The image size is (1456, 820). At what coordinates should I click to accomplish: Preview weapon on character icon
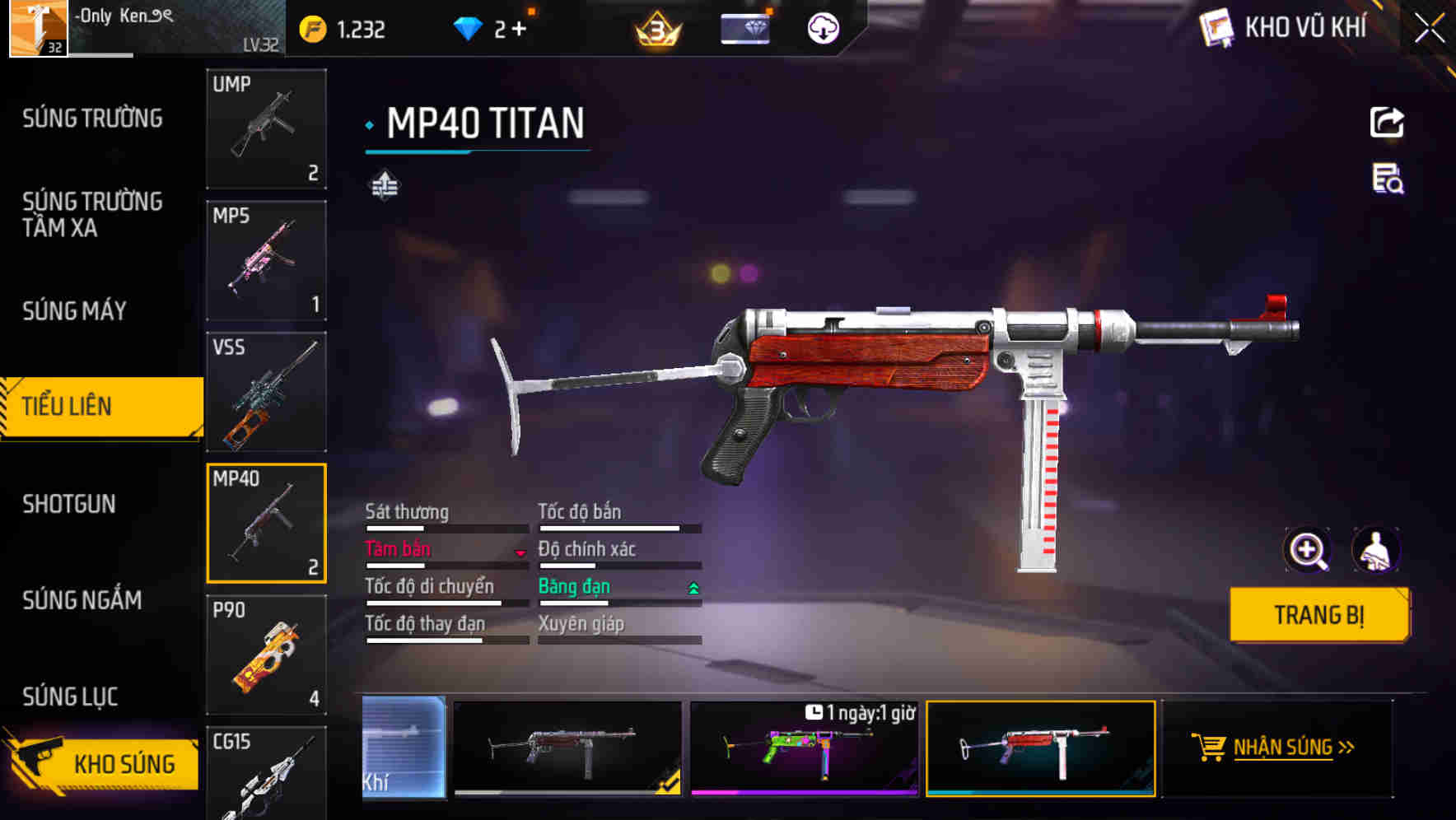(x=1375, y=550)
